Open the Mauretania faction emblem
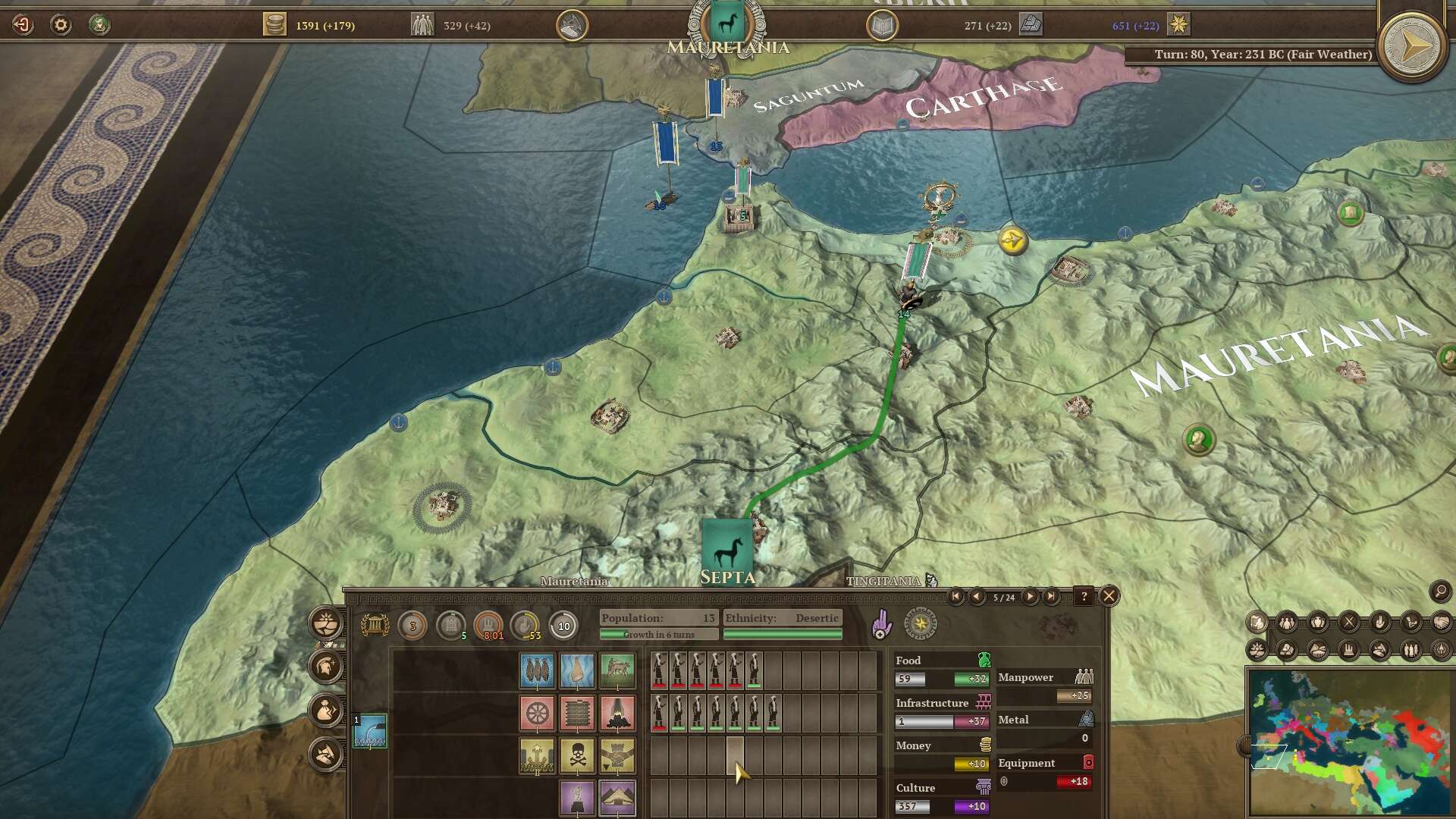The height and width of the screenshot is (819, 1456). [x=726, y=24]
